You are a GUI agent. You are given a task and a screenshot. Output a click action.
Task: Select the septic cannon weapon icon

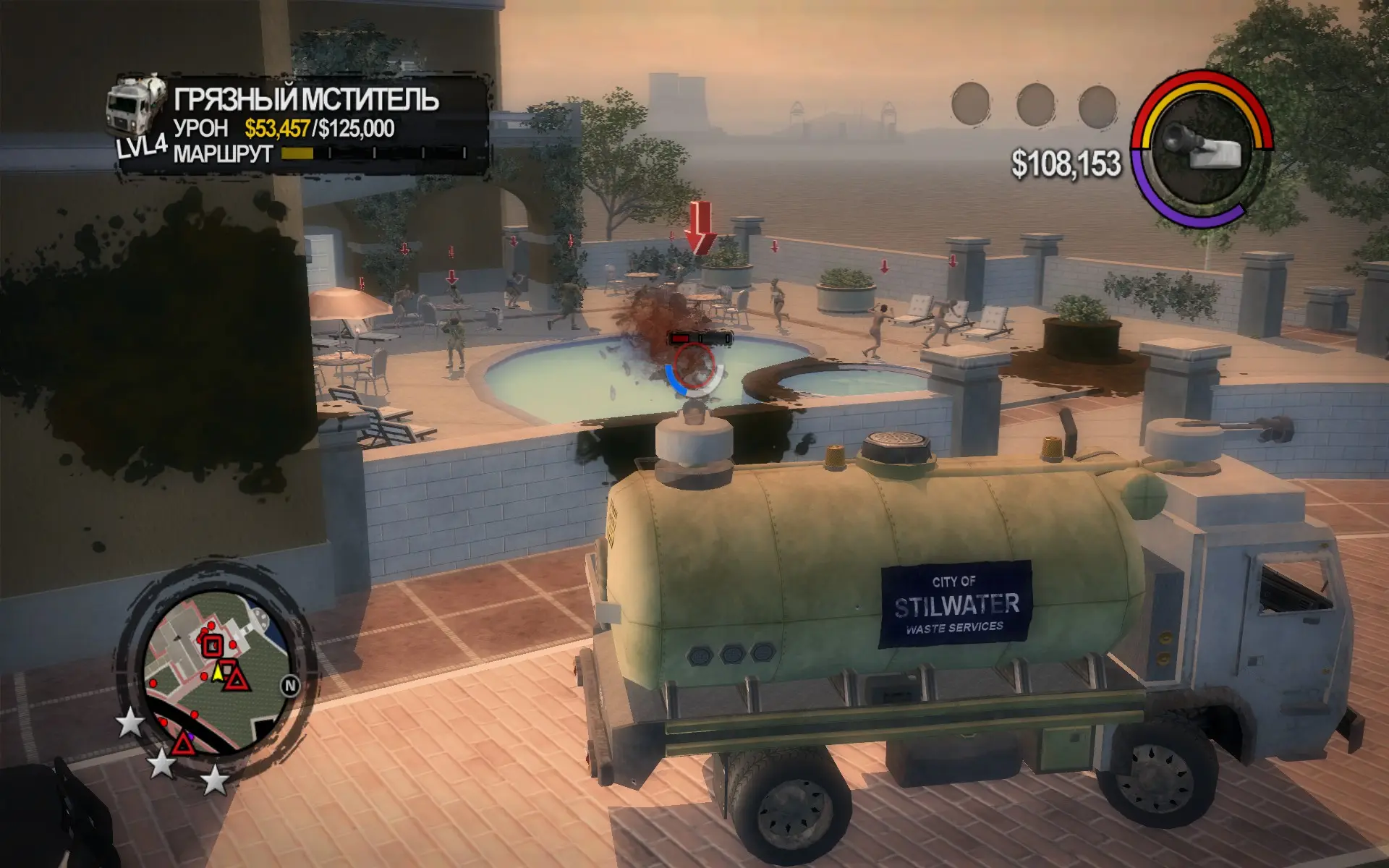click(x=1202, y=148)
